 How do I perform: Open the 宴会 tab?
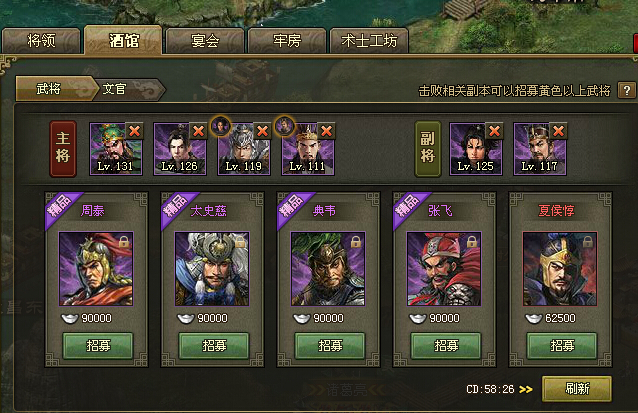click(x=204, y=42)
